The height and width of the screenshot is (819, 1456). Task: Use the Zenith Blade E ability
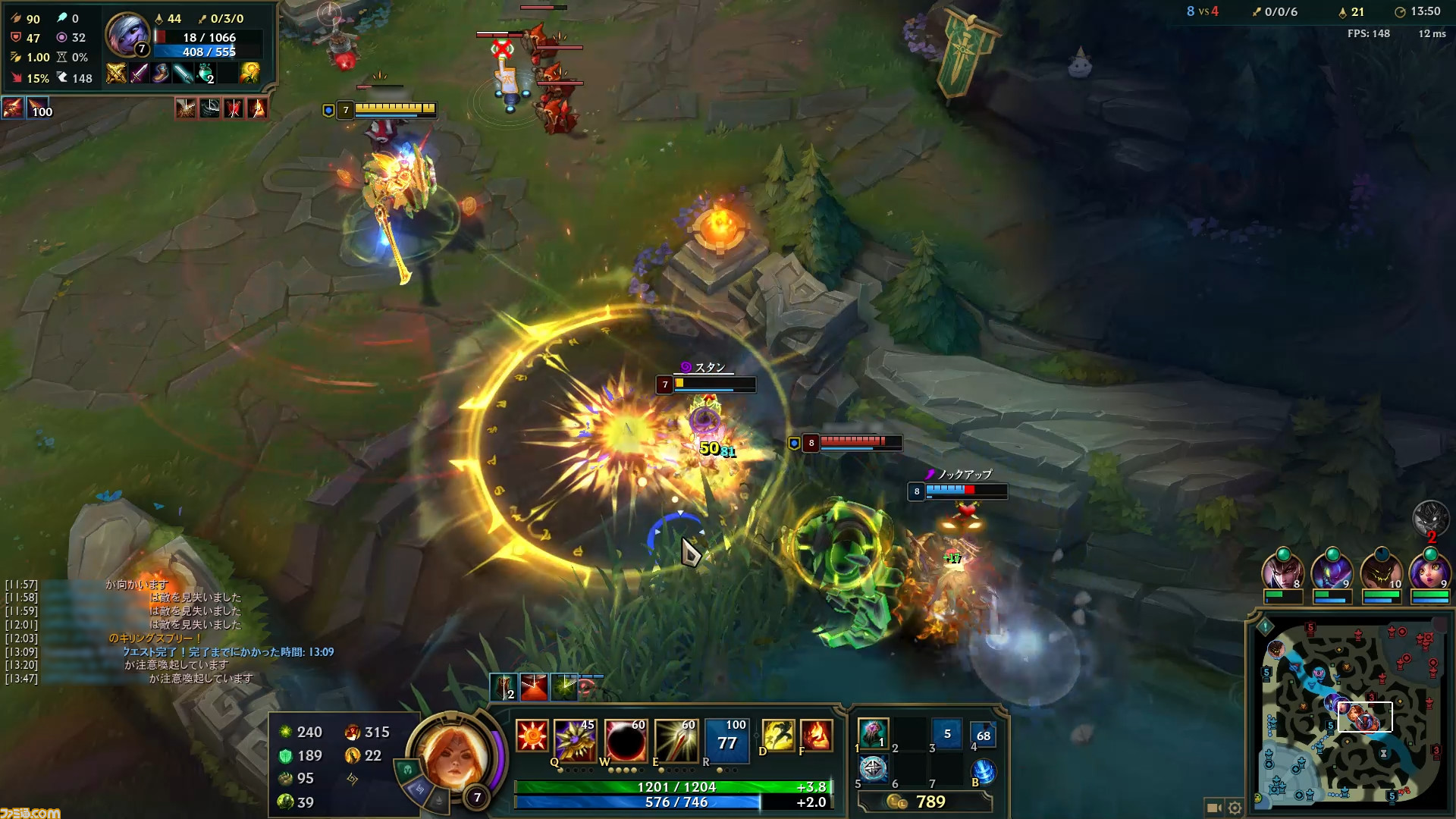point(676,739)
